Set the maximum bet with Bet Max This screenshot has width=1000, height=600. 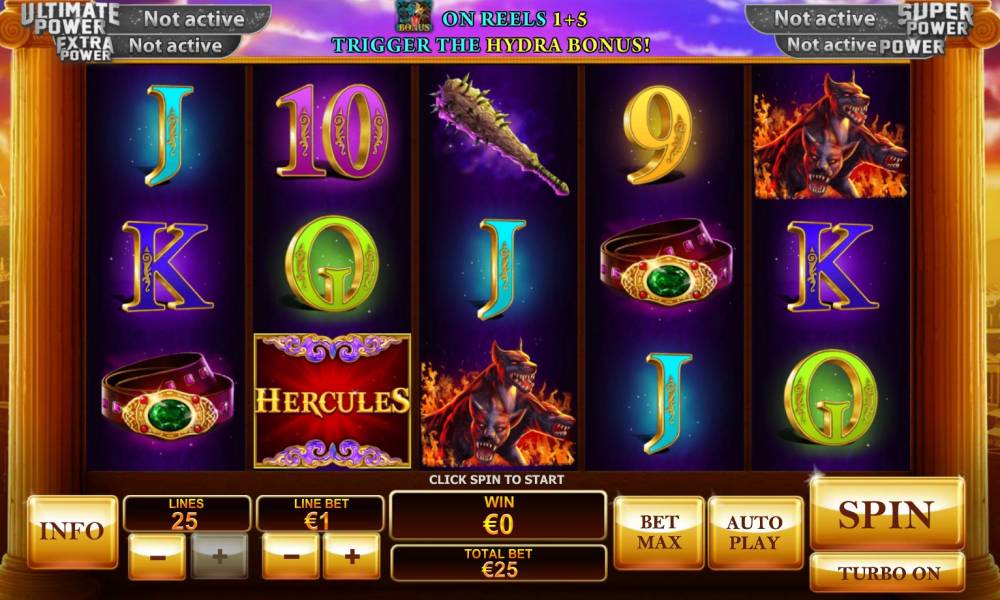point(659,532)
